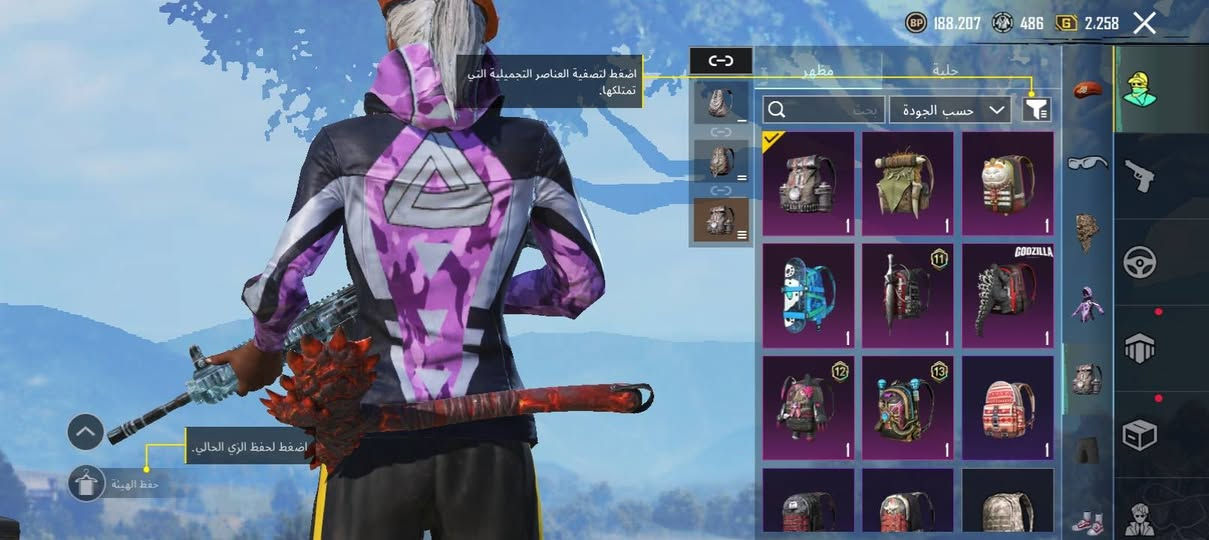Open the vehicle steering wheel category
The image size is (1209, 540).
point(1139,262)
